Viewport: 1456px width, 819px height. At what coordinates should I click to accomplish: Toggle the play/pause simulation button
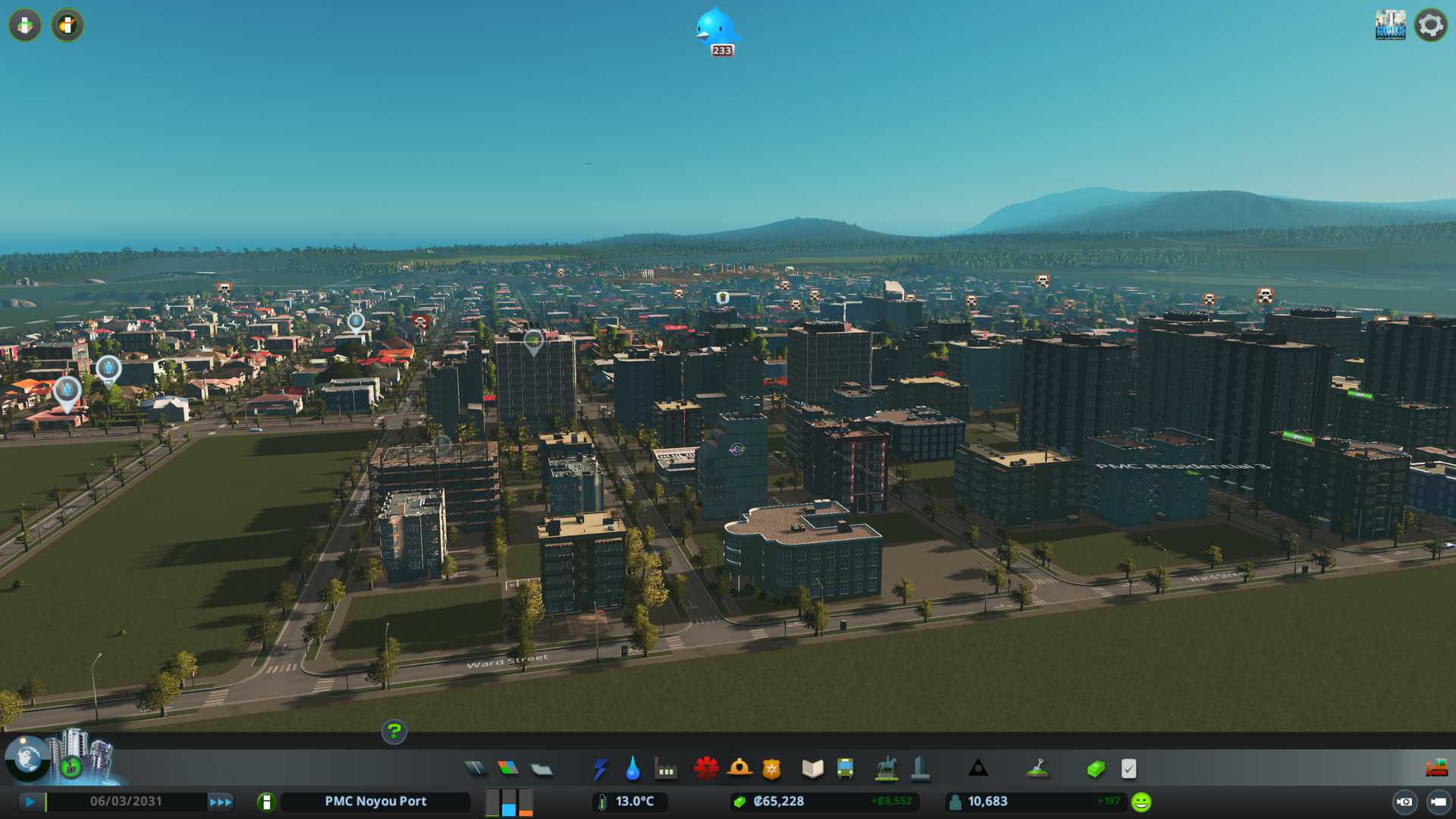(x=30, y=802)
